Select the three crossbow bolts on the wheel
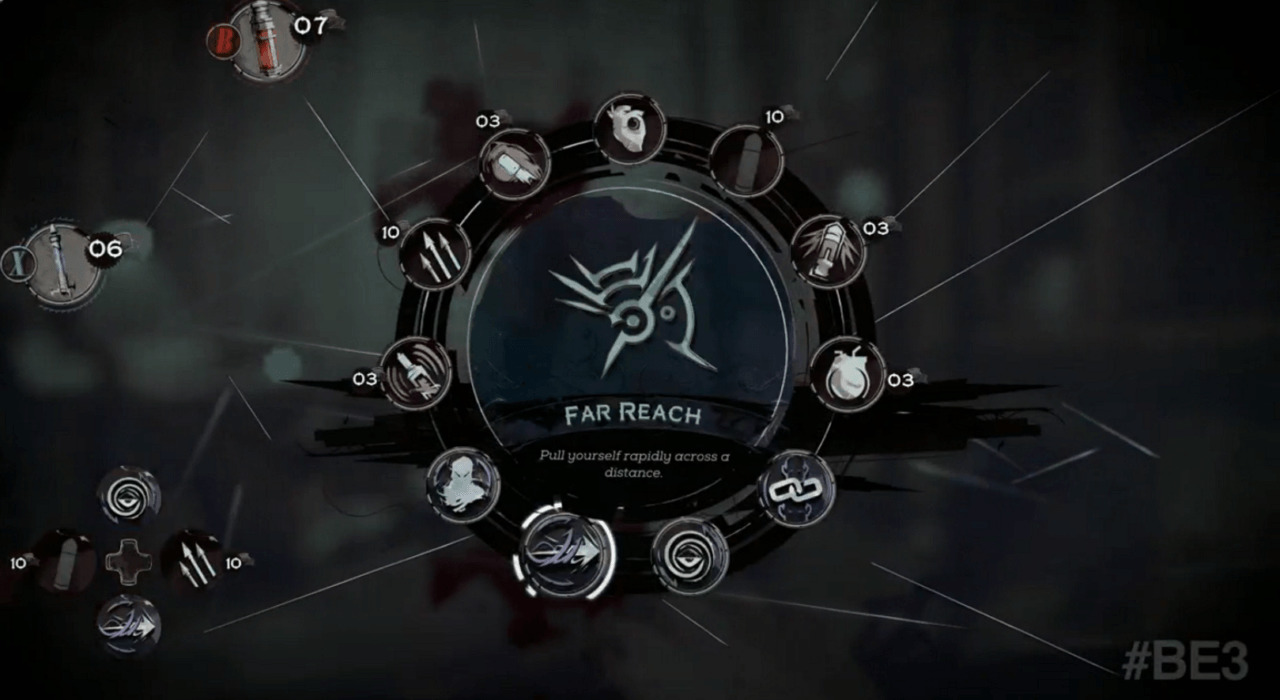 pos(436,254)
